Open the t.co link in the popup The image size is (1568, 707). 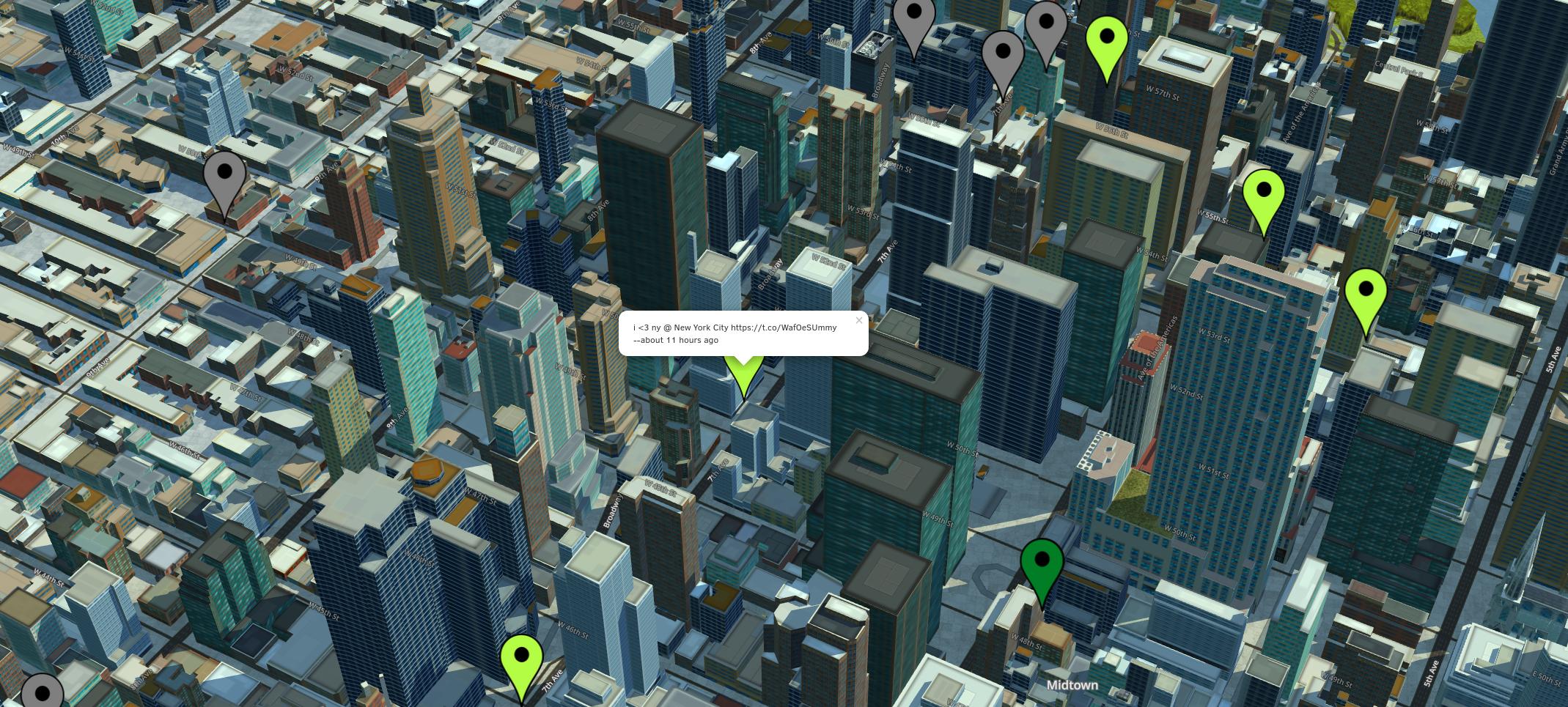coord(783,327)
